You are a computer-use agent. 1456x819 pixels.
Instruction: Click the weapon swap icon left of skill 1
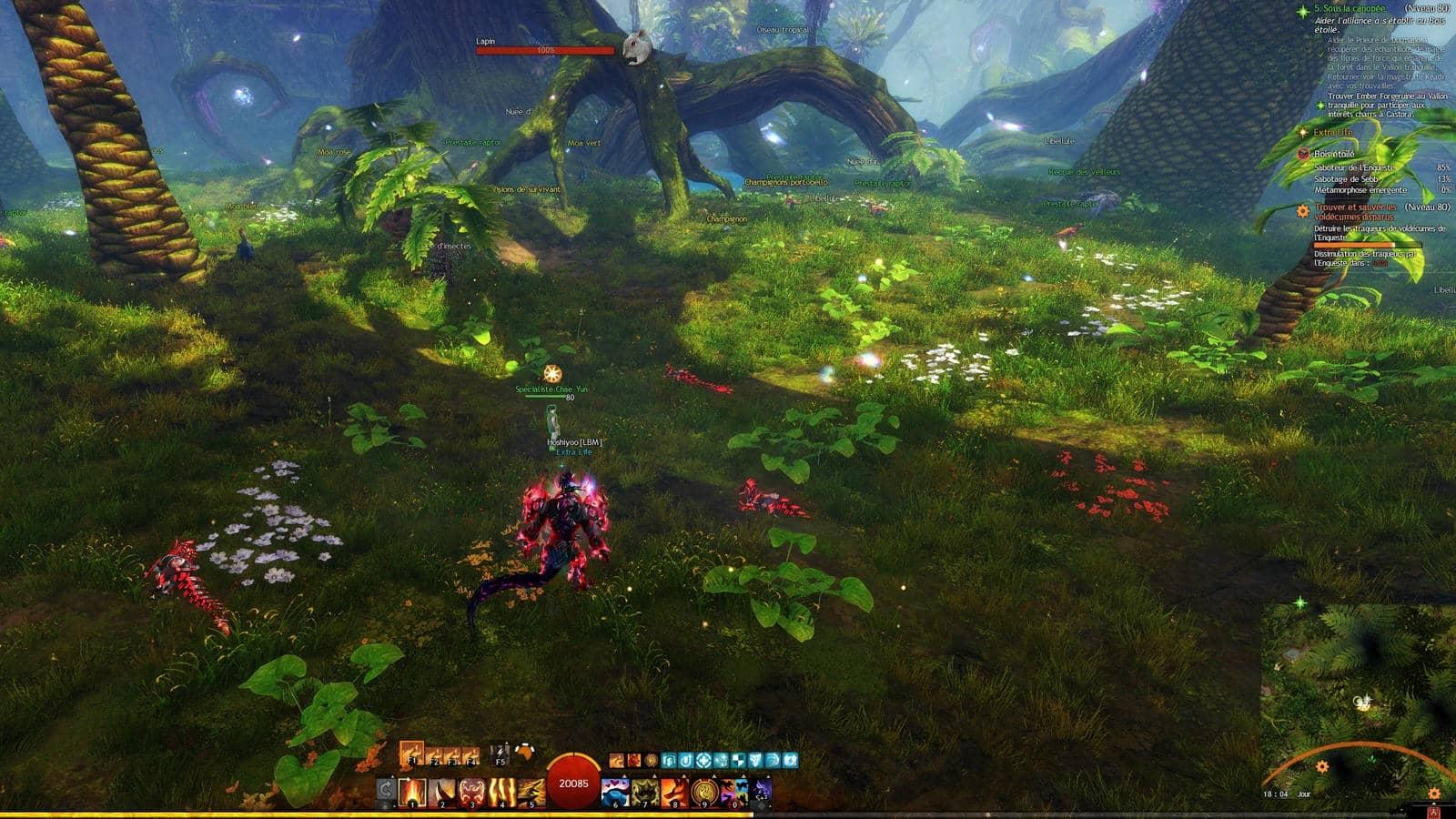(384, 787)
